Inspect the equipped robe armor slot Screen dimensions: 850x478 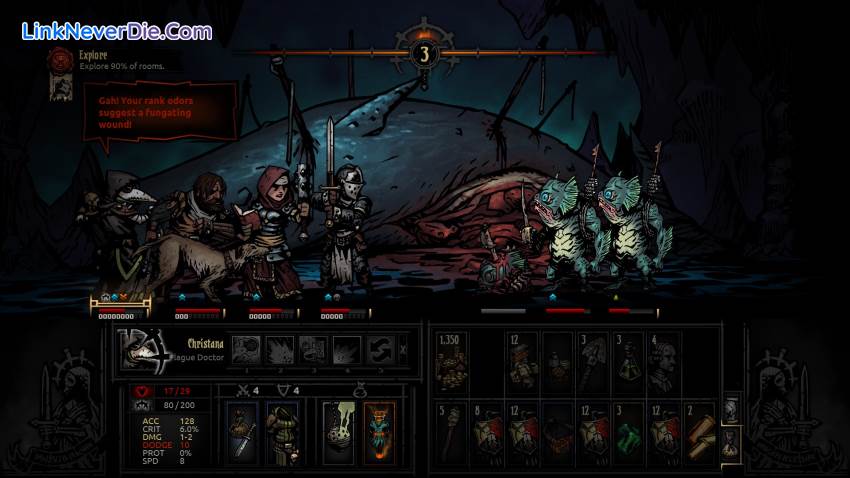282,431
